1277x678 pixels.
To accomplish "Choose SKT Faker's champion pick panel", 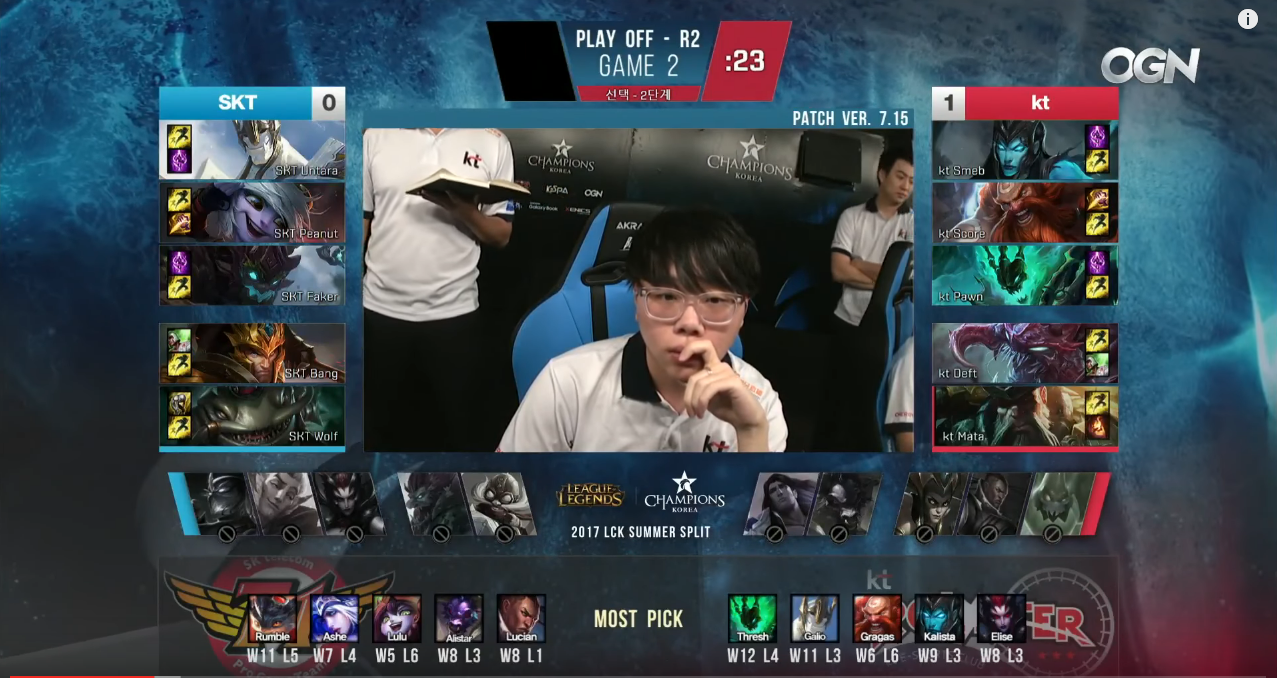I will tap(252, 275).
